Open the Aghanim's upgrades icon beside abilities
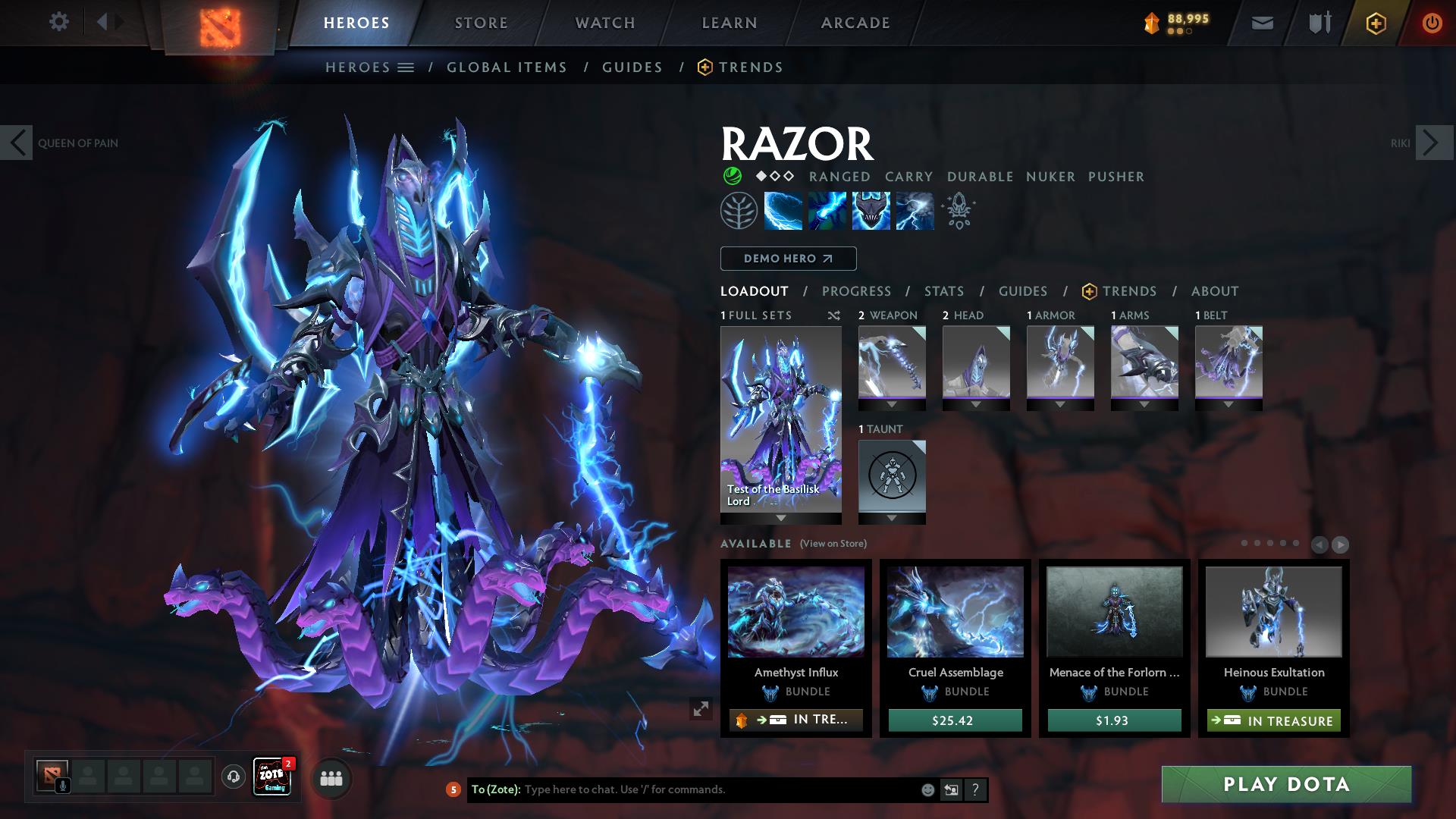This screenshot has height=819, width=1456. tap(958, 211)
